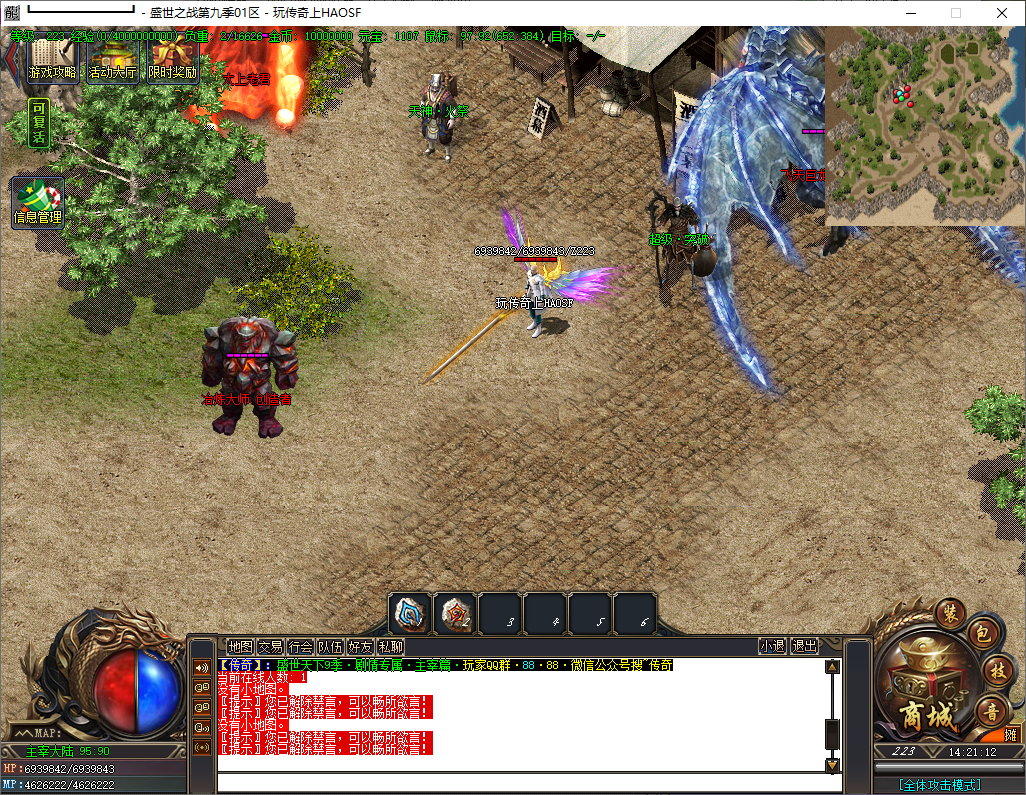Click the 可复活 revive button

pos(38,123)
